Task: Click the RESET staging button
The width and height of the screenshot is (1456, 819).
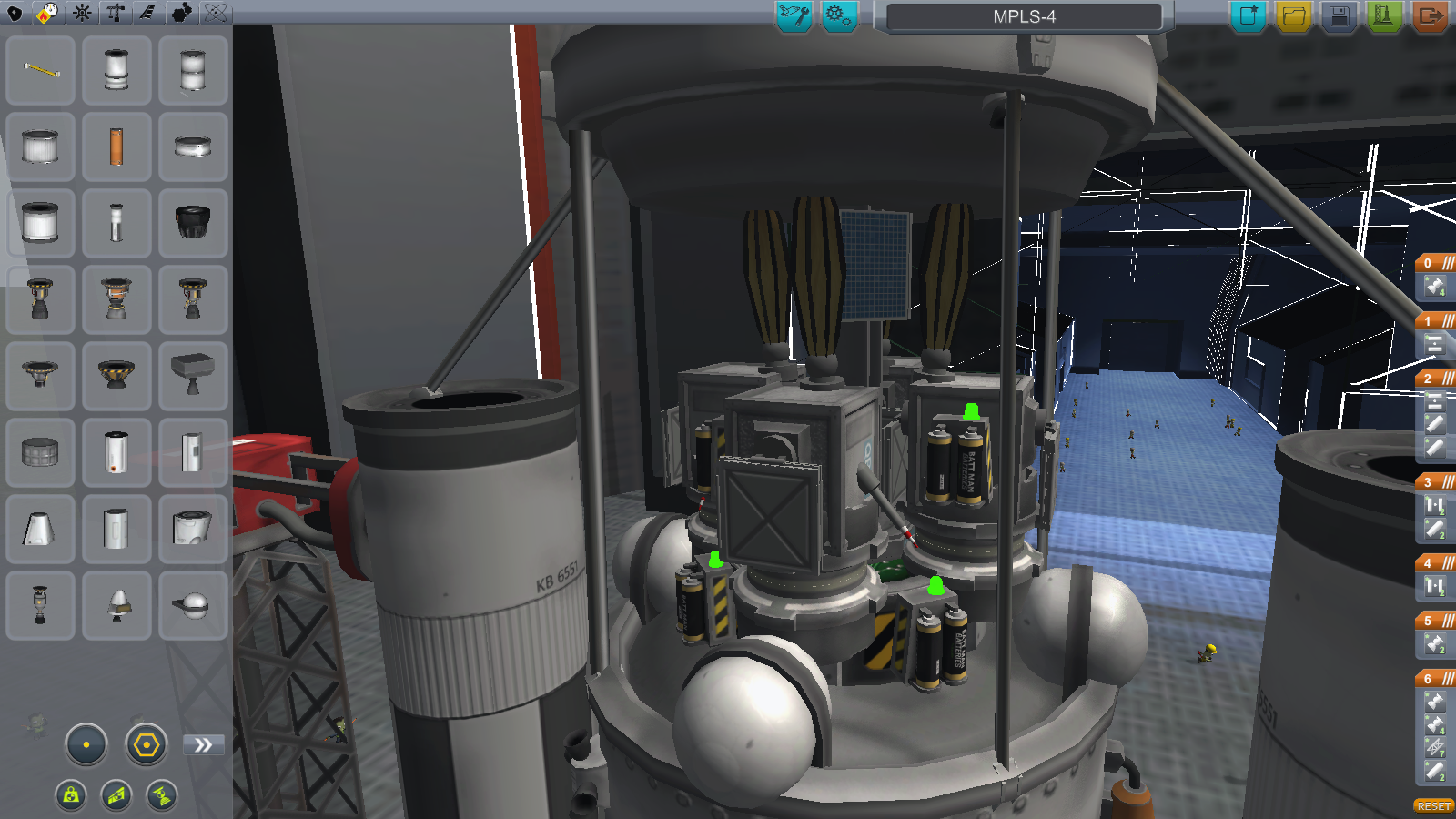Action: 1435,805
